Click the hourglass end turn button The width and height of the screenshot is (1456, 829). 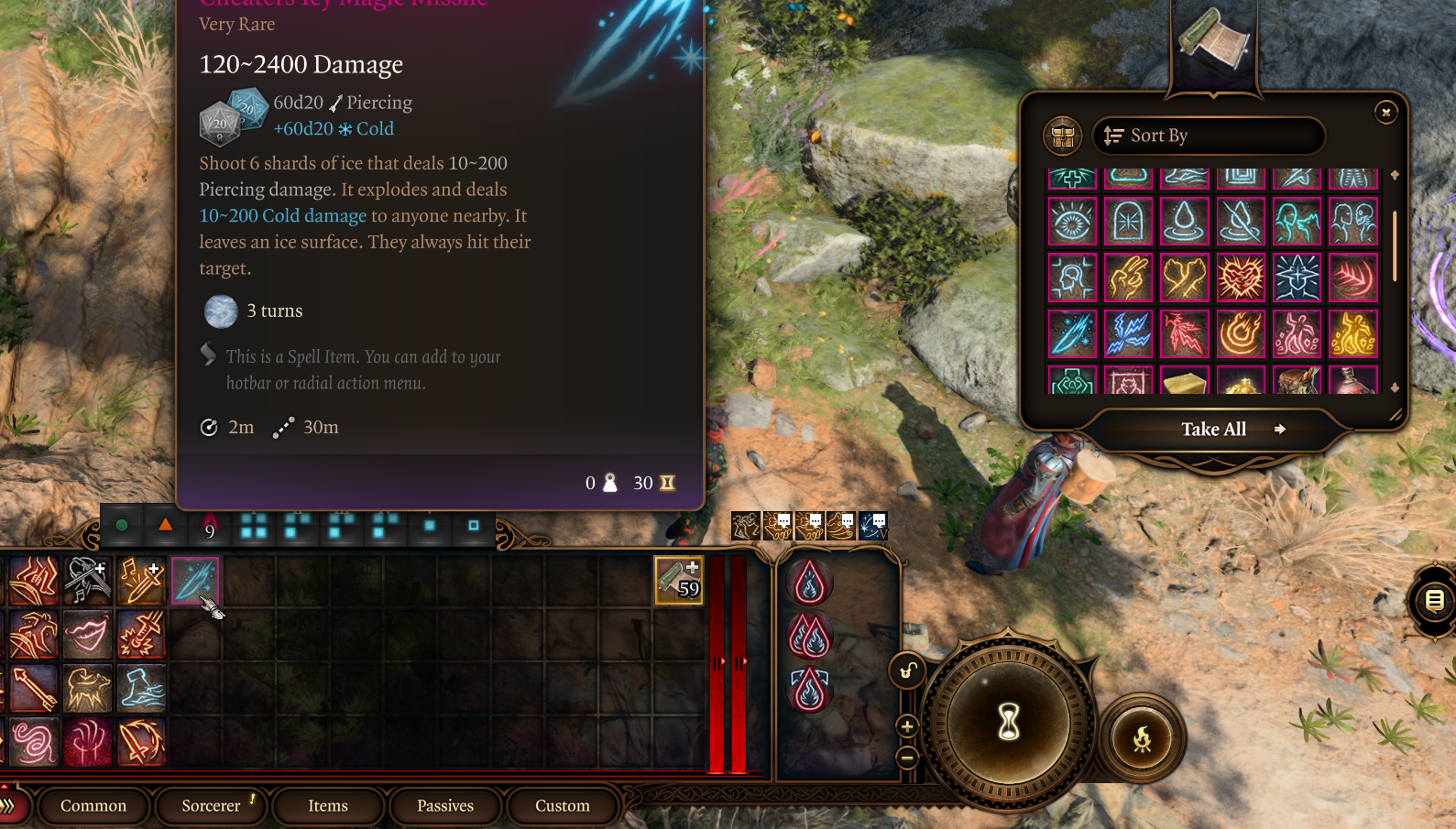(x=1009, y=723)
